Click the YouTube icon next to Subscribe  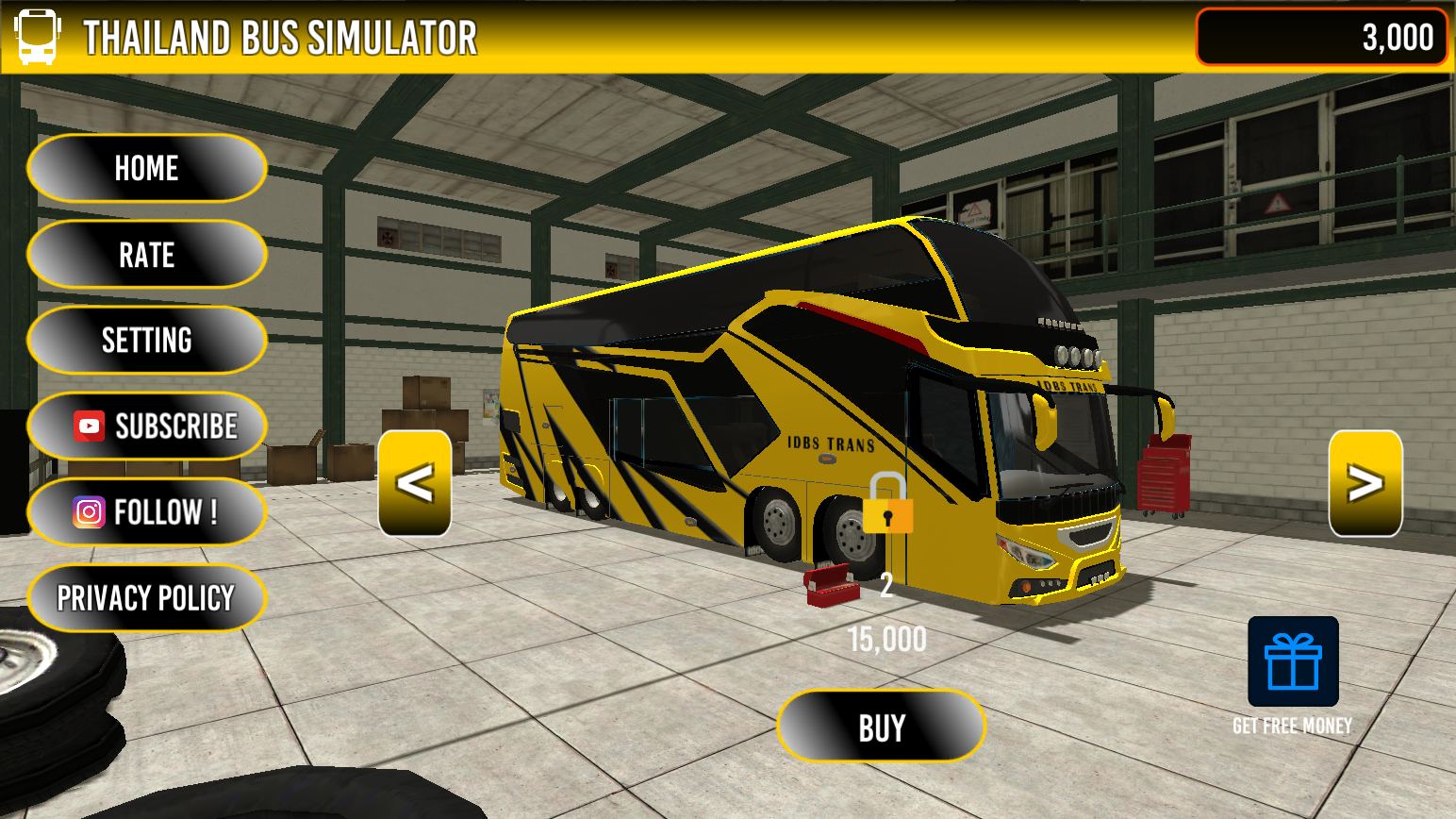click(x=87, y=426)
